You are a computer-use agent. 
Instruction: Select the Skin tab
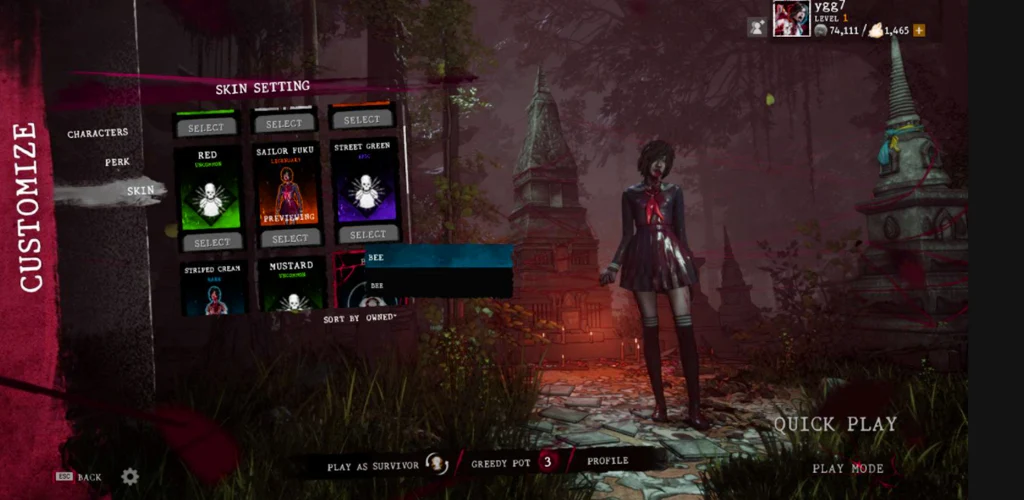point(140,190)
